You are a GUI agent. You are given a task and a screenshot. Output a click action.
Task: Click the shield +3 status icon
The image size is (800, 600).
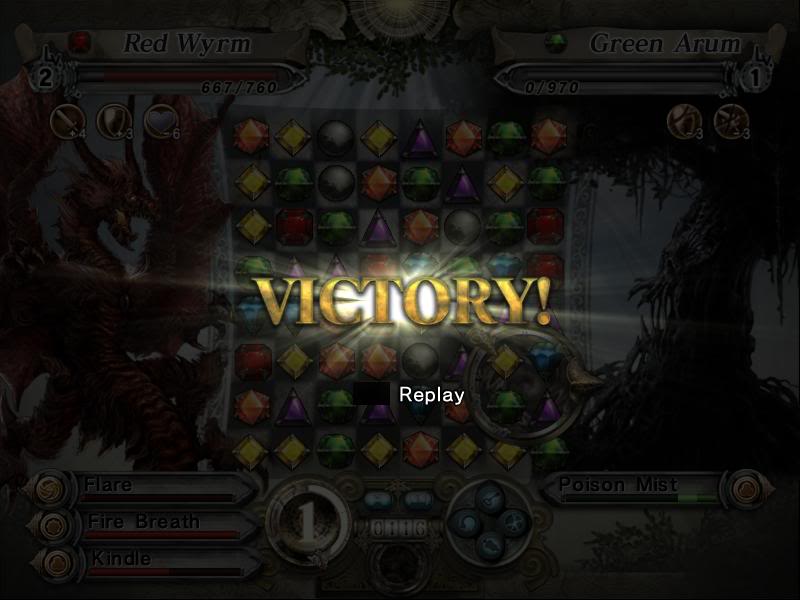pos(112,120)
